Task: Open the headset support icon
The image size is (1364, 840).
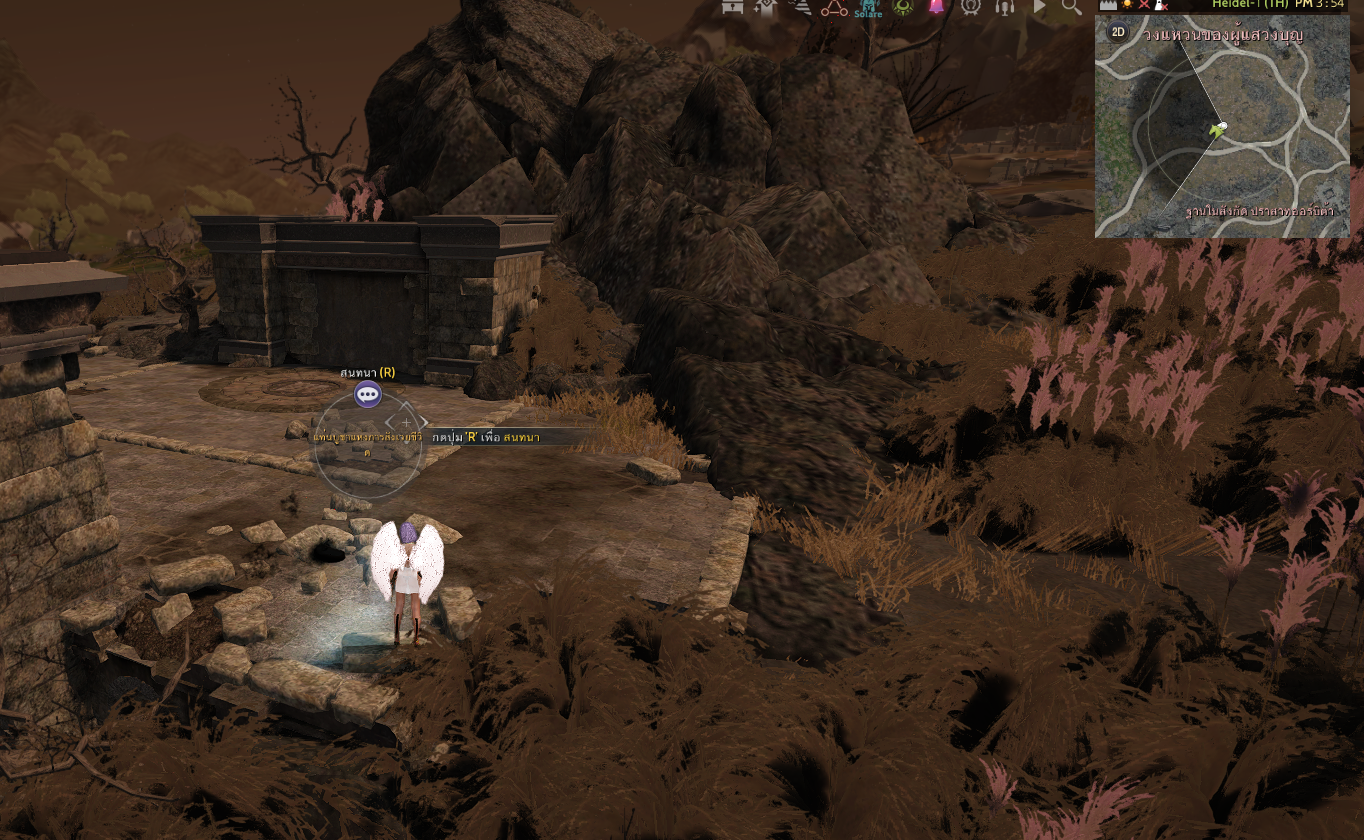Action: click(1005, 7)
